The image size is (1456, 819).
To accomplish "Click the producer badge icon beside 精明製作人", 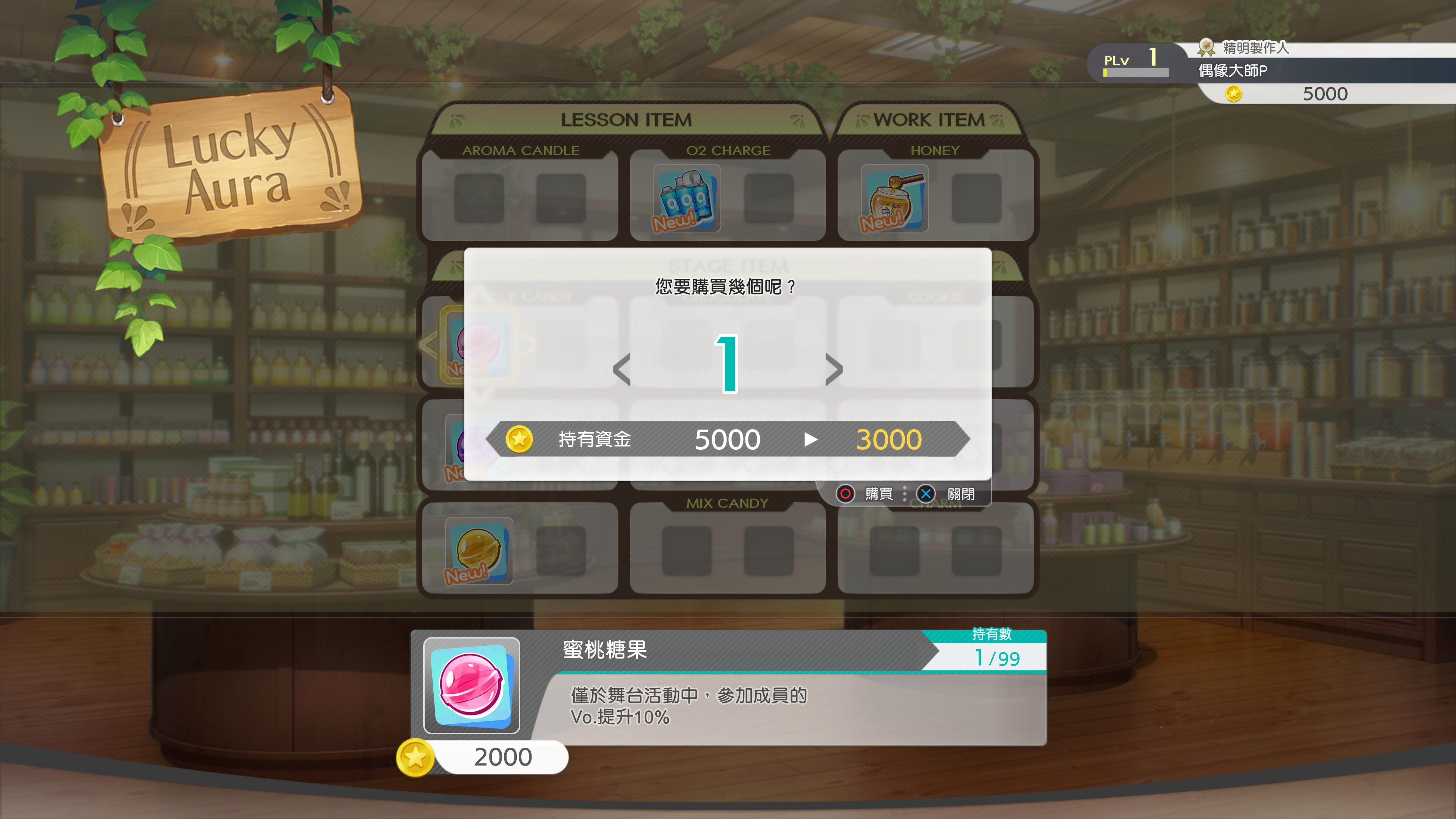I will [x=1205, y=48].
